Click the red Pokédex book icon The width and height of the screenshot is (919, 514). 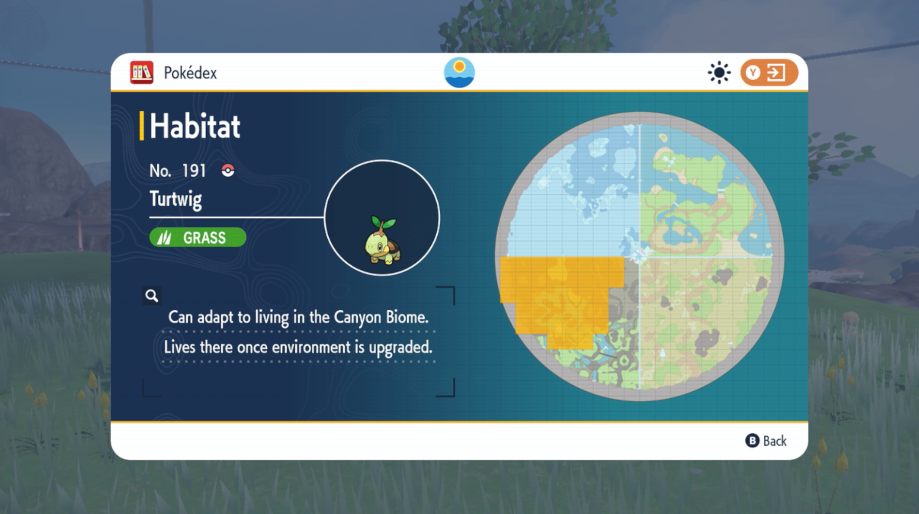[142, 73]
